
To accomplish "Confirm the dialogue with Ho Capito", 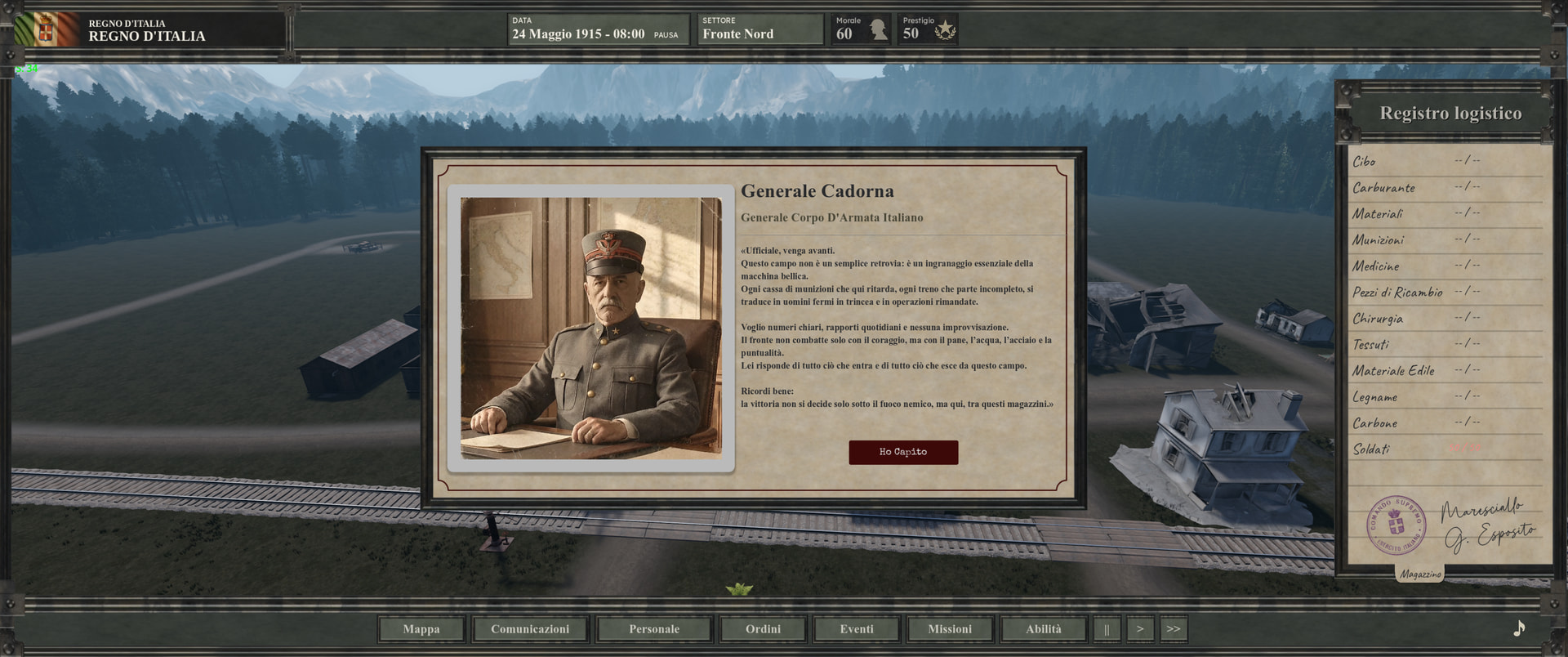I will (902, 452).
